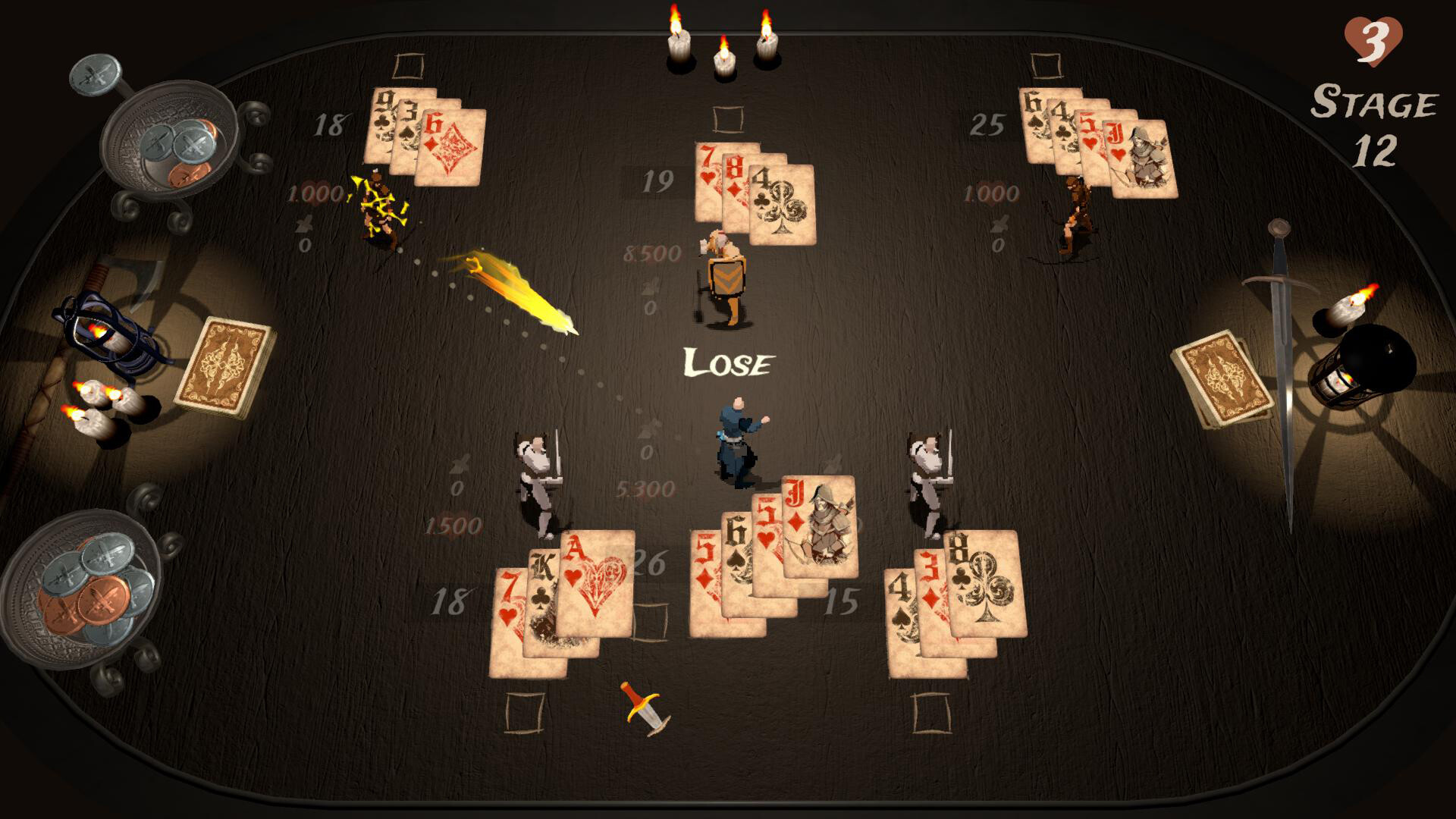
Task: Click the heart lives counter showing 3
Action: point(1376,33)
